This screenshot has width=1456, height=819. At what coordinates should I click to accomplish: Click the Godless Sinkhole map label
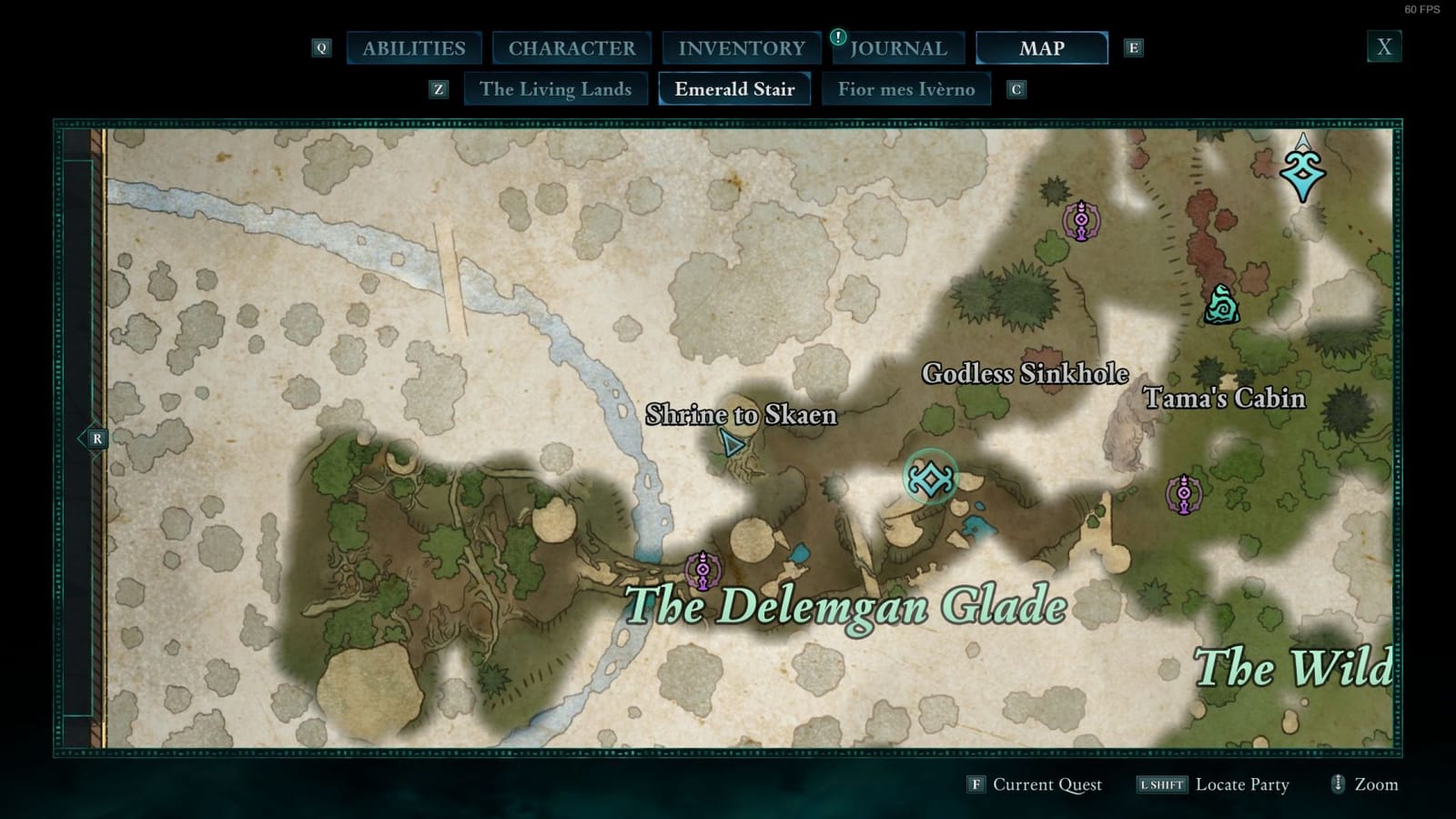coord(1025,373)
